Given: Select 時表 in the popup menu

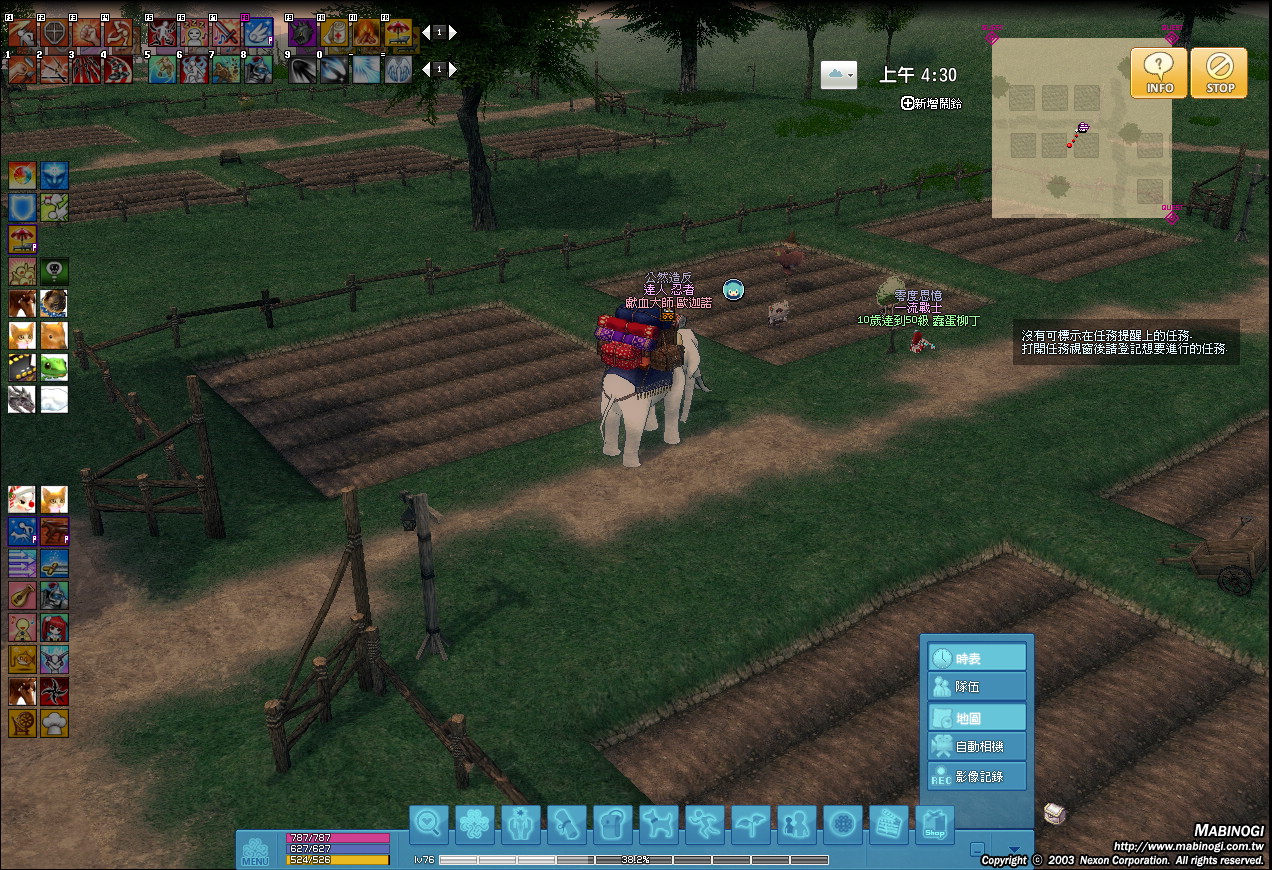Looking at the screenshot, I should coord(978,658).
